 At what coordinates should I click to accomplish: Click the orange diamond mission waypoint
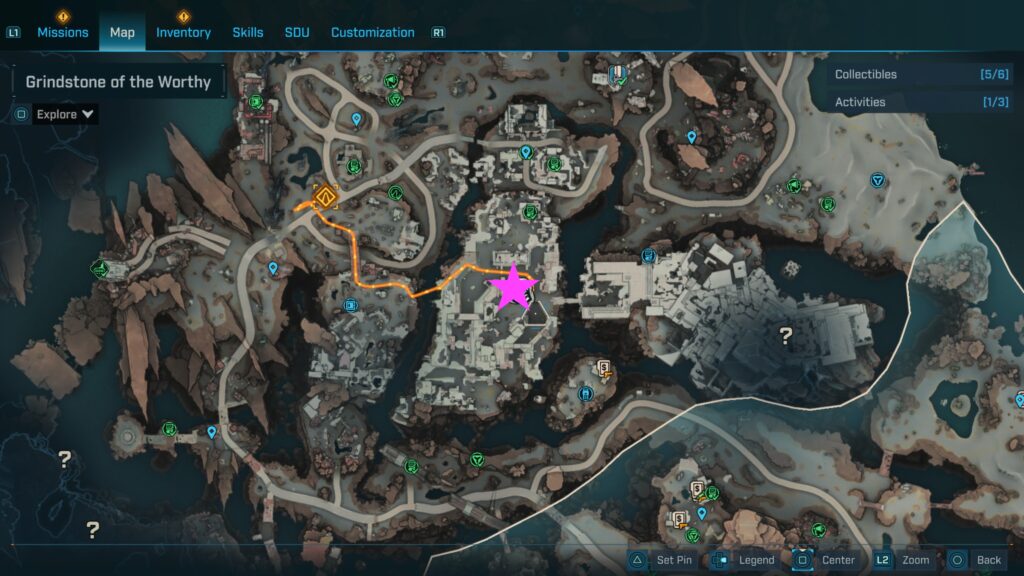pyautogui.click(x=324, y=196)
